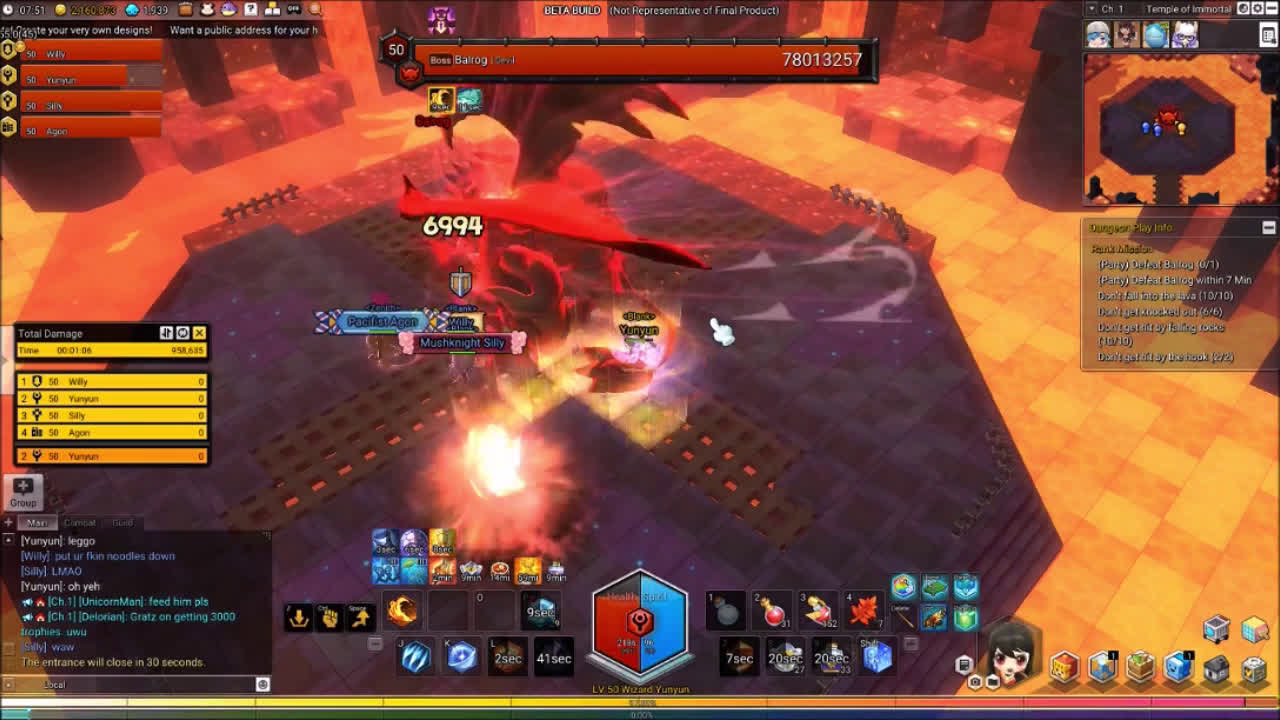Click the chat input field

click(150, 685)
